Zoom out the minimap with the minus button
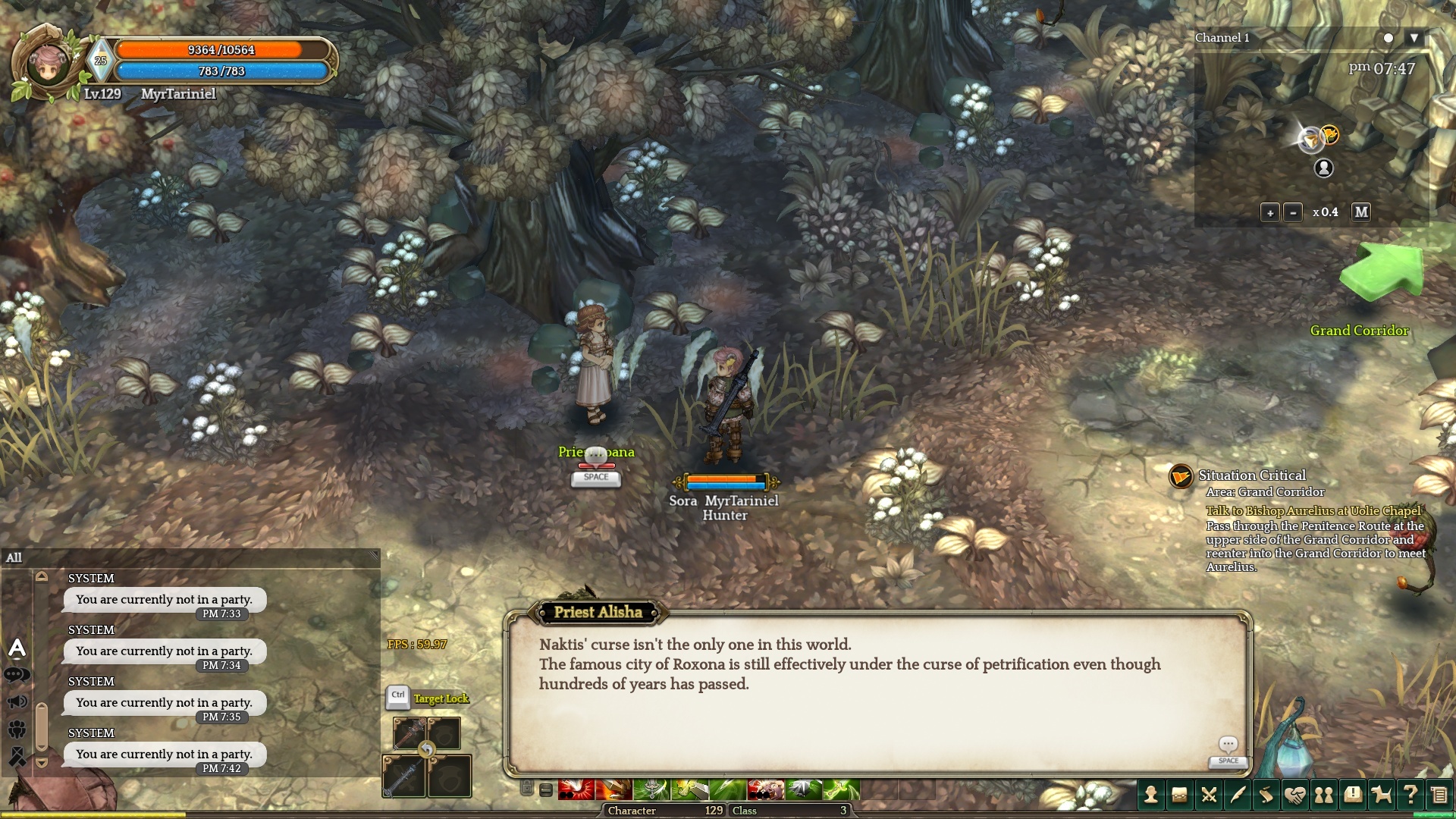This screenshot has width=1456, height=819. [x=1293, y=213]
